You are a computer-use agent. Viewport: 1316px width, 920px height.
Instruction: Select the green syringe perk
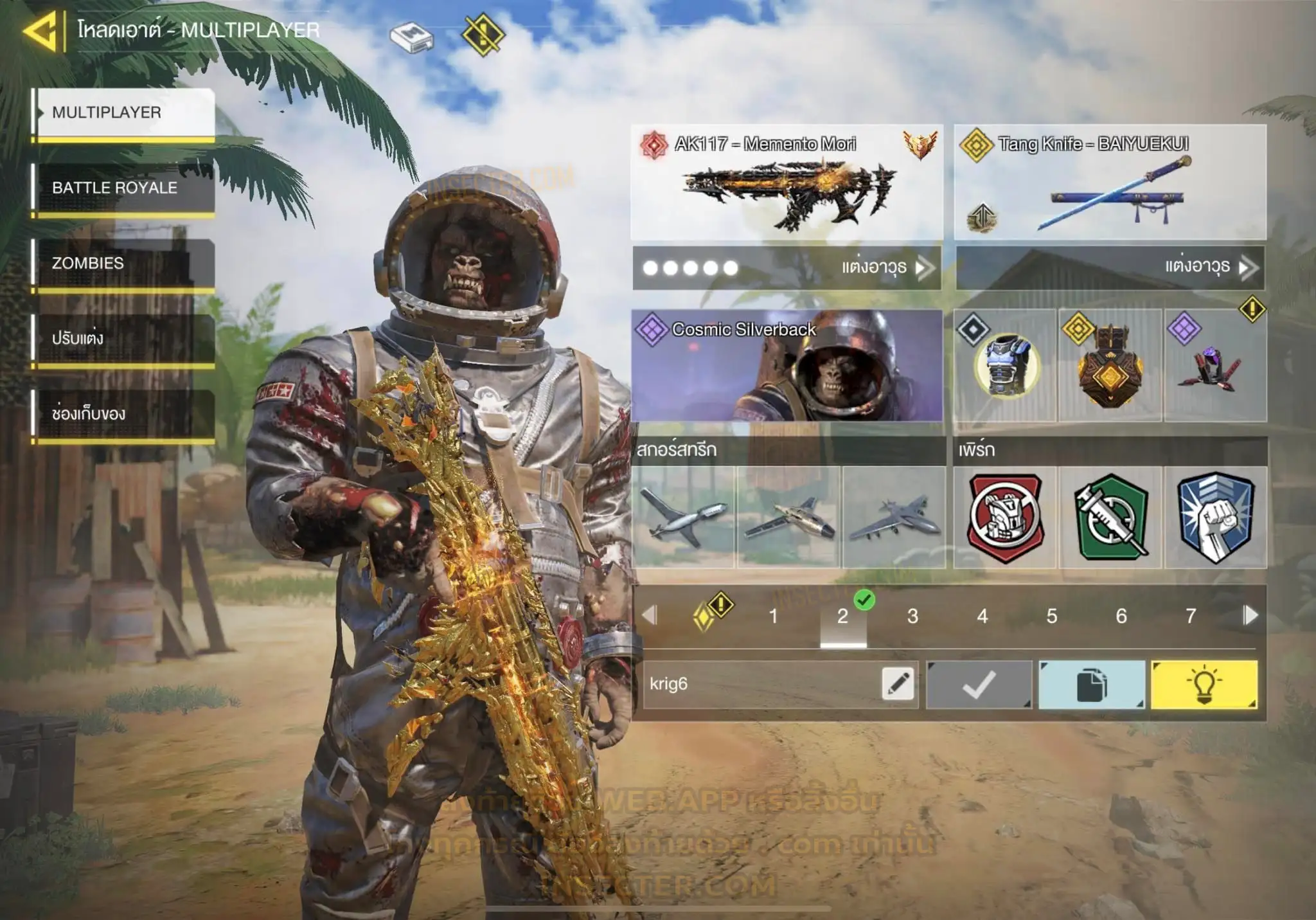pos(1110,518)
